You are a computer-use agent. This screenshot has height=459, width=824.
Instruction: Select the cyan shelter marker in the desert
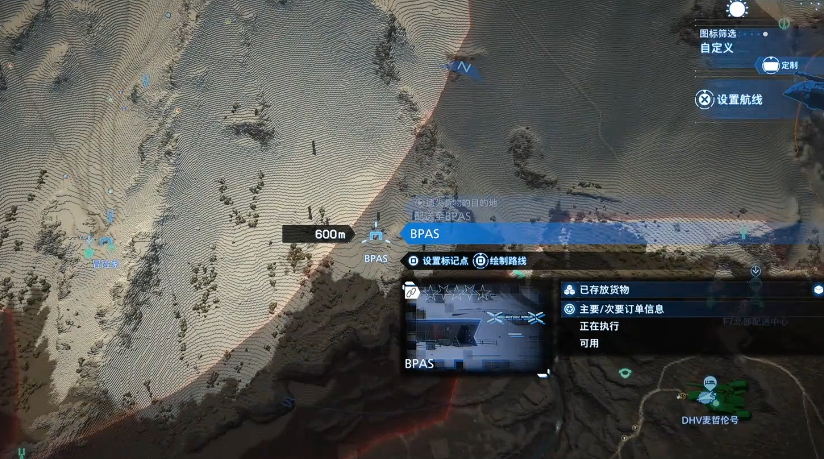tap(106, 243)
